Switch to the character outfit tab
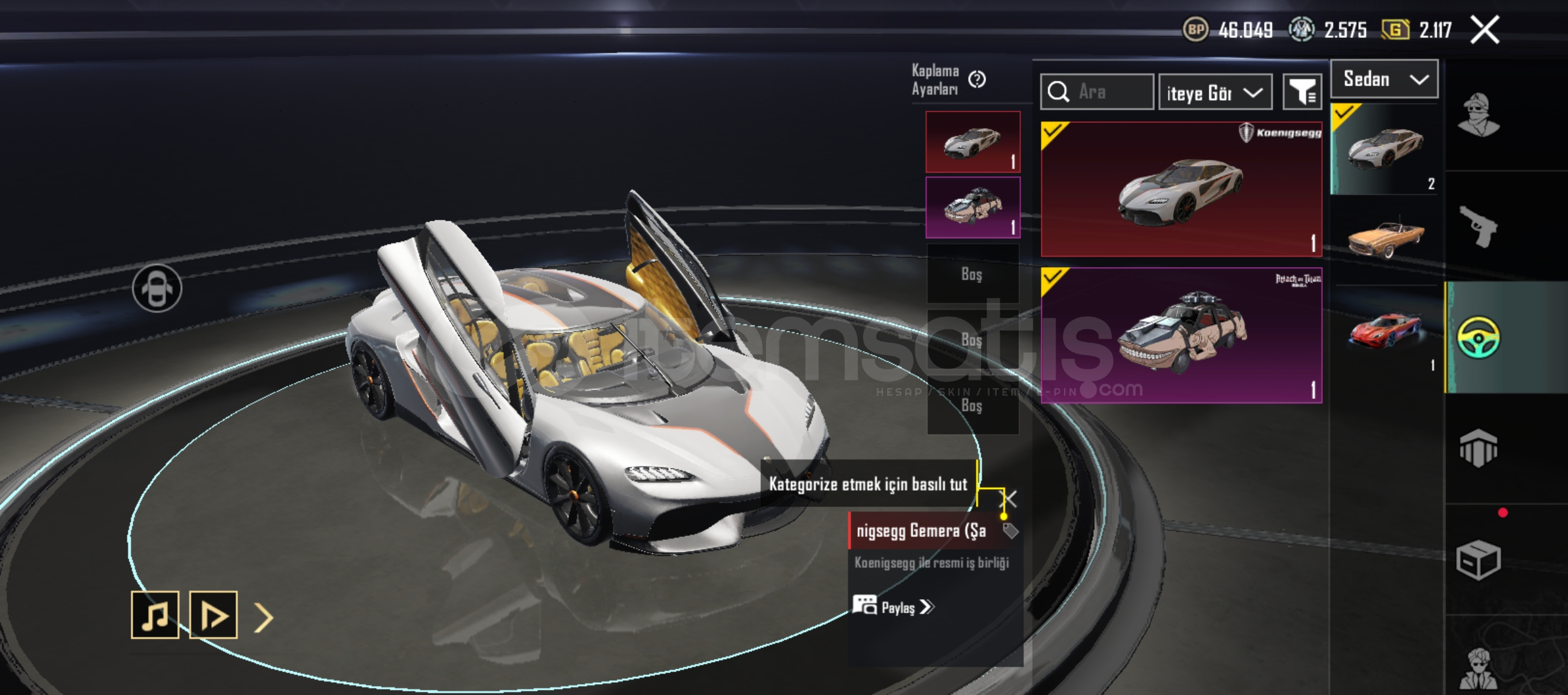Viewport: 1568px width, 695px height. [x=1478, y=115]
